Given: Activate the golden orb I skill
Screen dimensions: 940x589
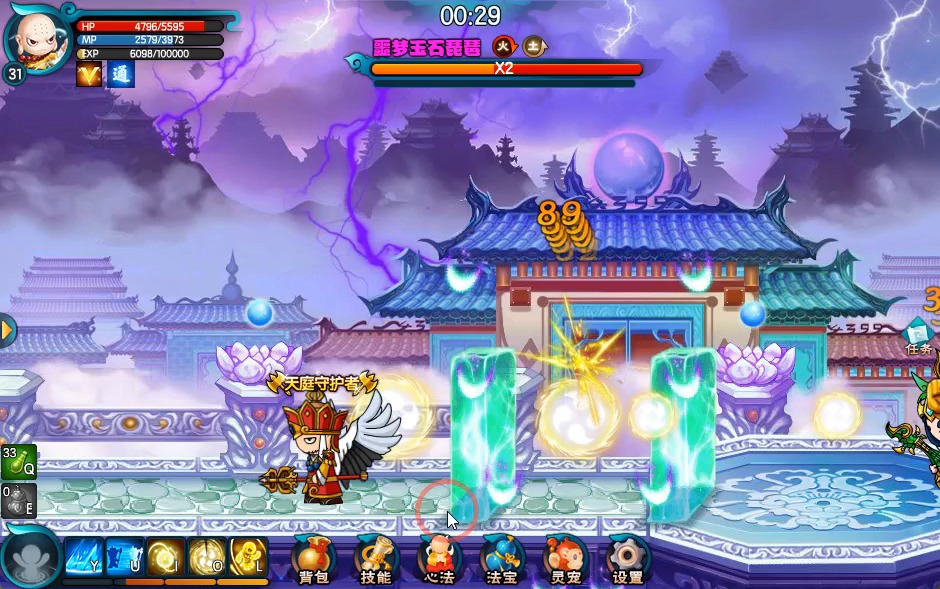Looking at the screenshot, I should coord(165,557).
